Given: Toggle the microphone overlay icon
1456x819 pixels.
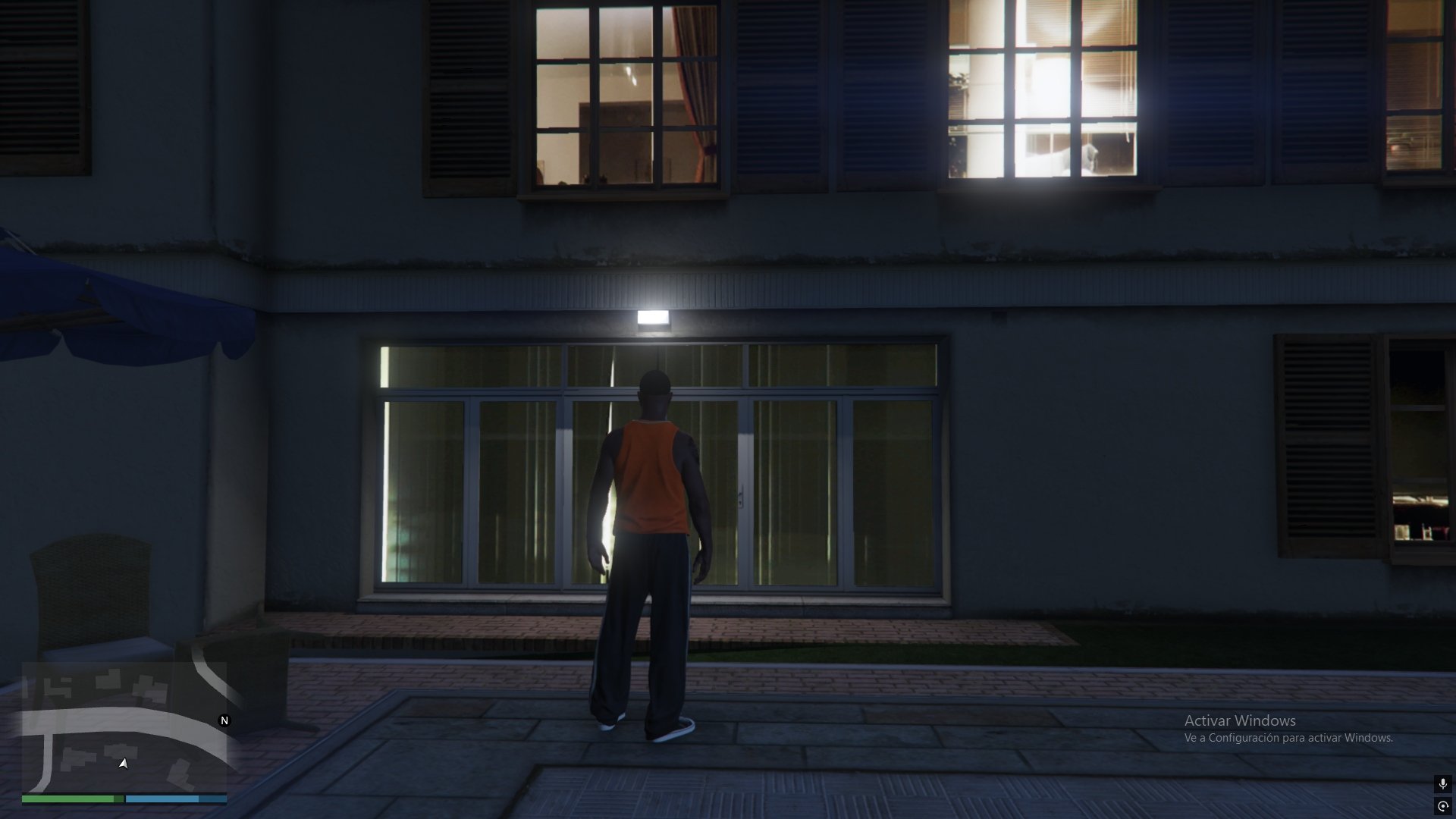Looking at the screenshot, I should (1442, 784).
